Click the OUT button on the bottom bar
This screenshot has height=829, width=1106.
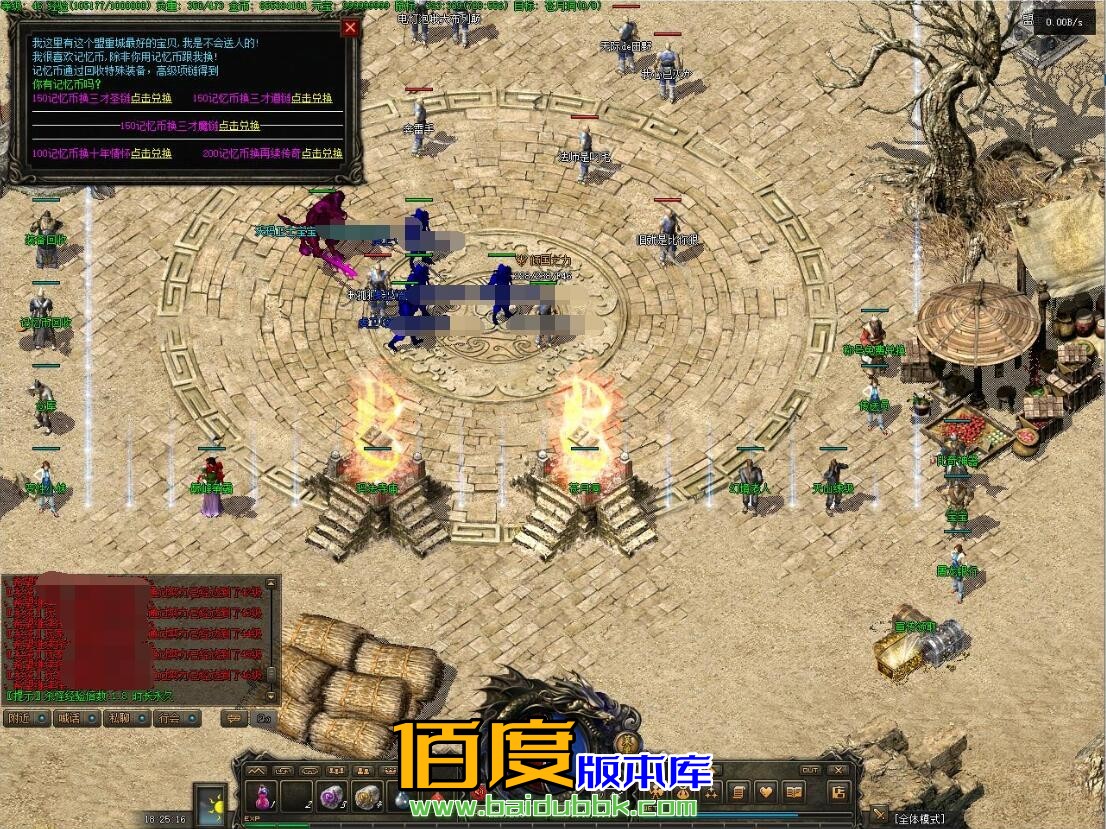coord(810,770)
